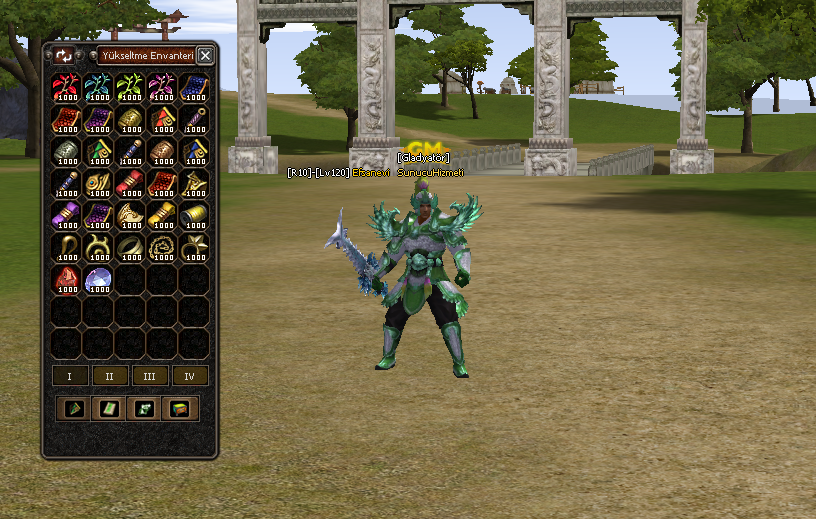The height and width of the screenshot is (519, 816).
Task: Activate the green triangle gem button
Action: [x=71, y=408]
